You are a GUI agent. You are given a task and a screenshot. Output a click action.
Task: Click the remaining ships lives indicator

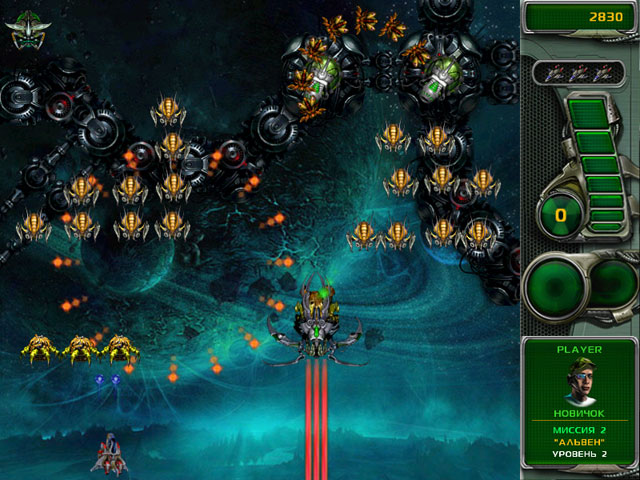579,72
